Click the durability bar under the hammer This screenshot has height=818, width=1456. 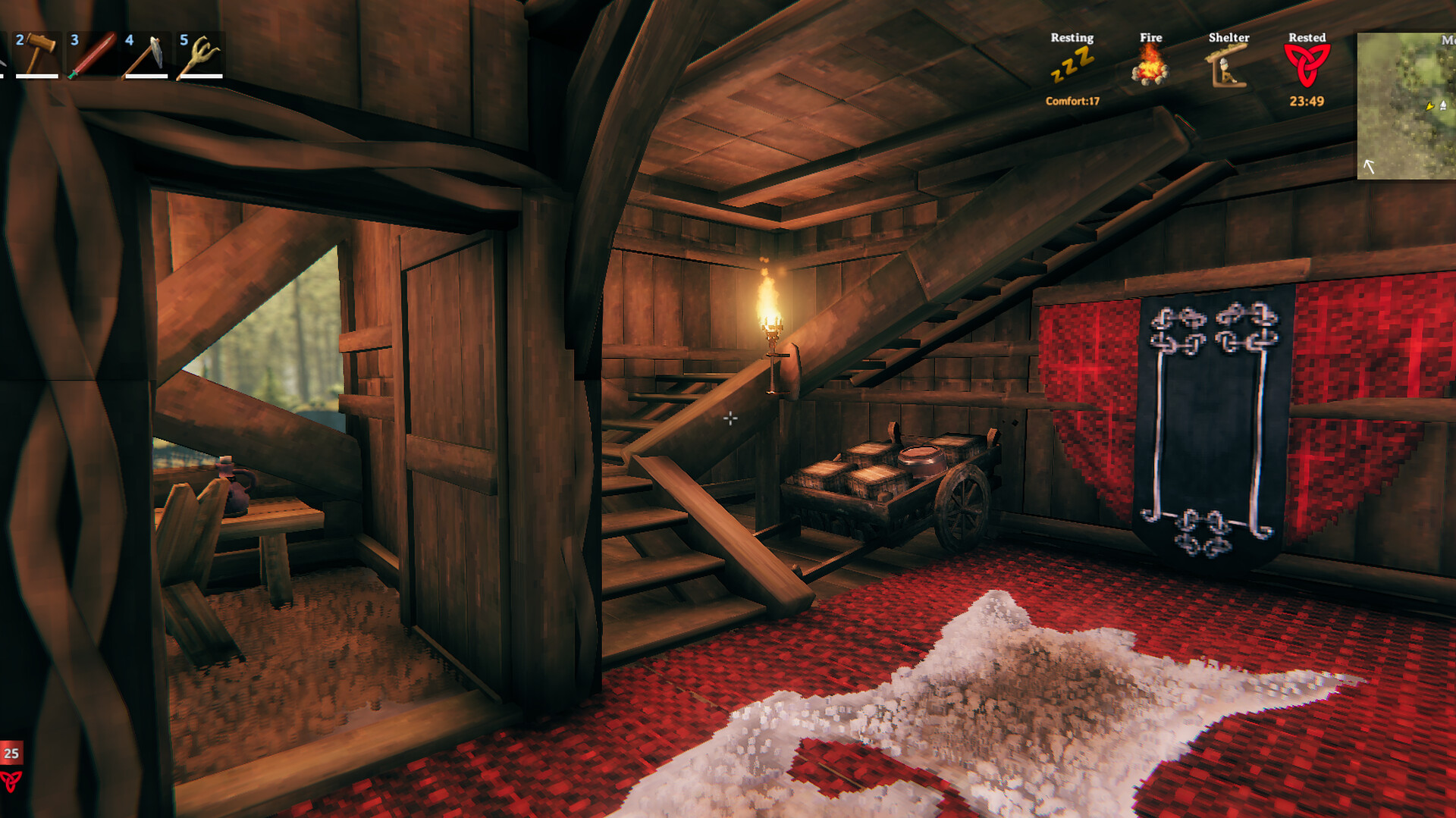tap(36, 76)
